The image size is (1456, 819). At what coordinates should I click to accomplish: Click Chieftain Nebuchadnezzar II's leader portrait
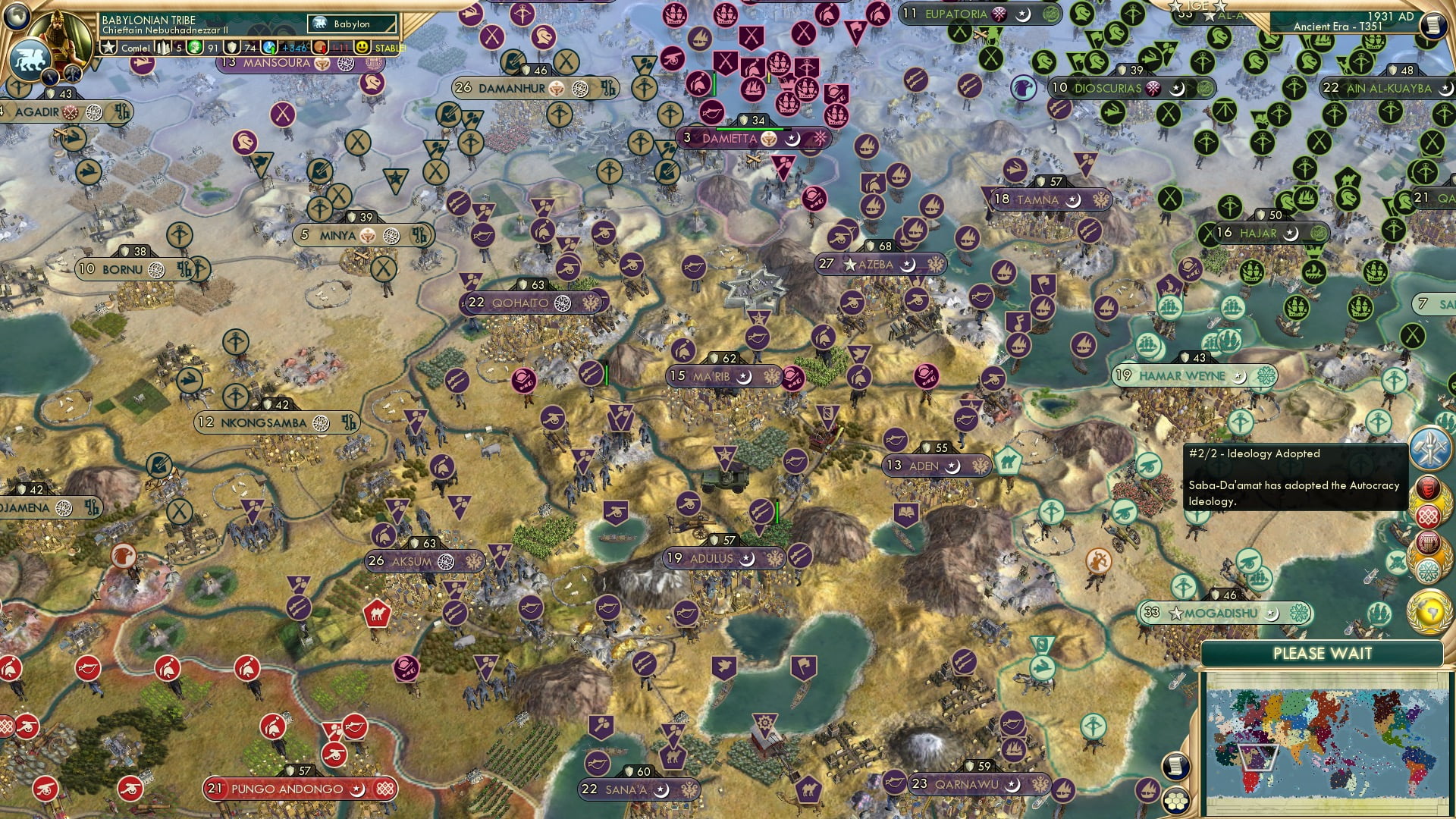[x=61, y=35]
